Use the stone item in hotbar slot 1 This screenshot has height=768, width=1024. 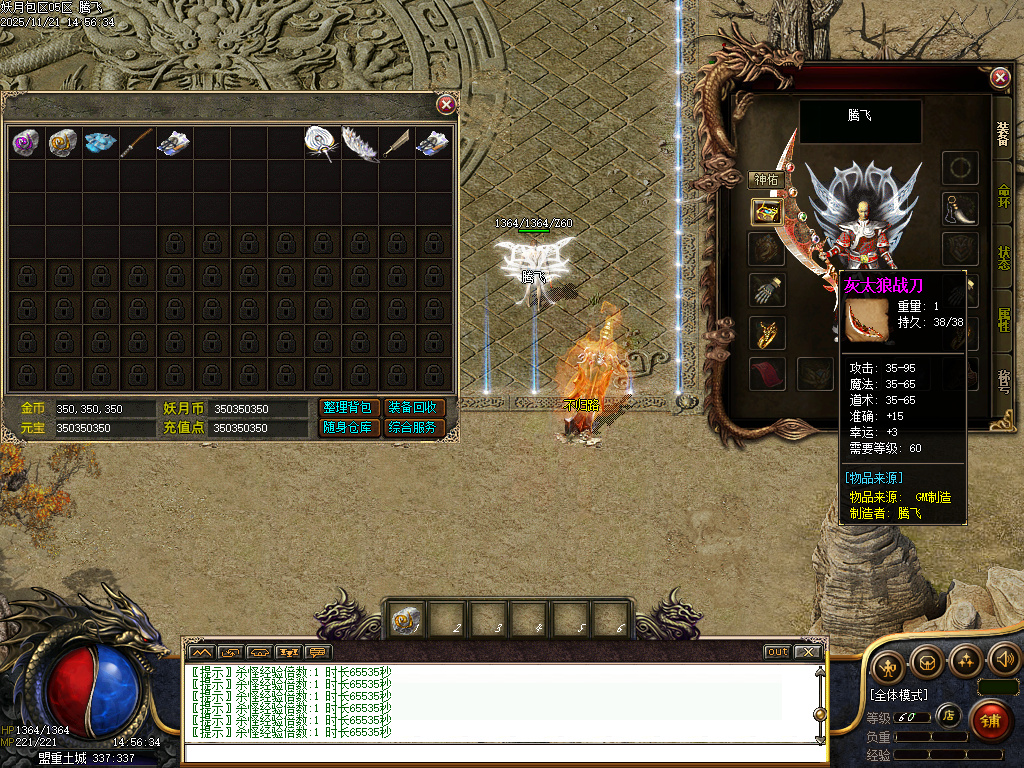[x=405, y=620]
